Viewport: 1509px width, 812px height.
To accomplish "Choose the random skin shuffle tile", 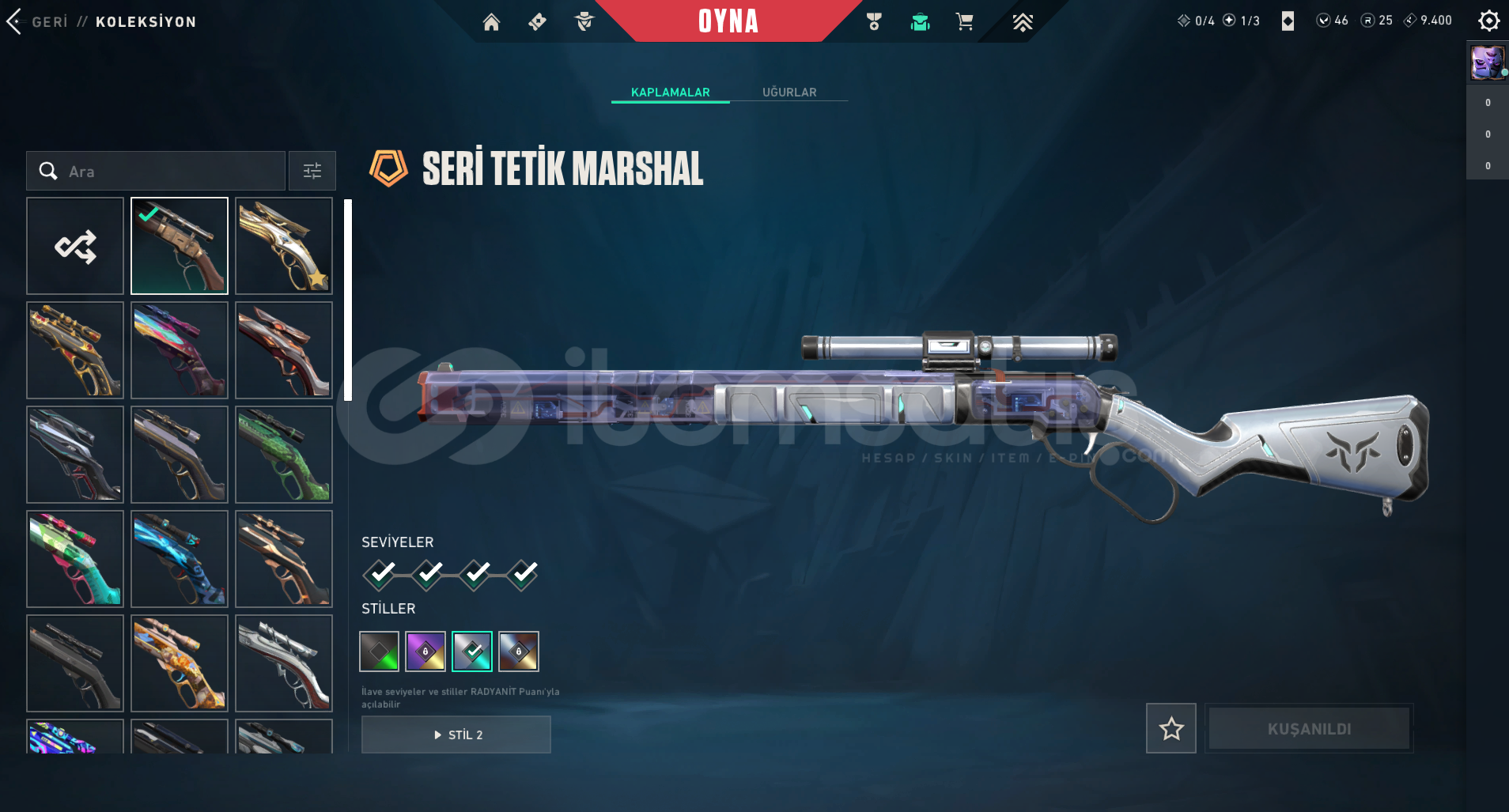I will click(x=75, y=246).
